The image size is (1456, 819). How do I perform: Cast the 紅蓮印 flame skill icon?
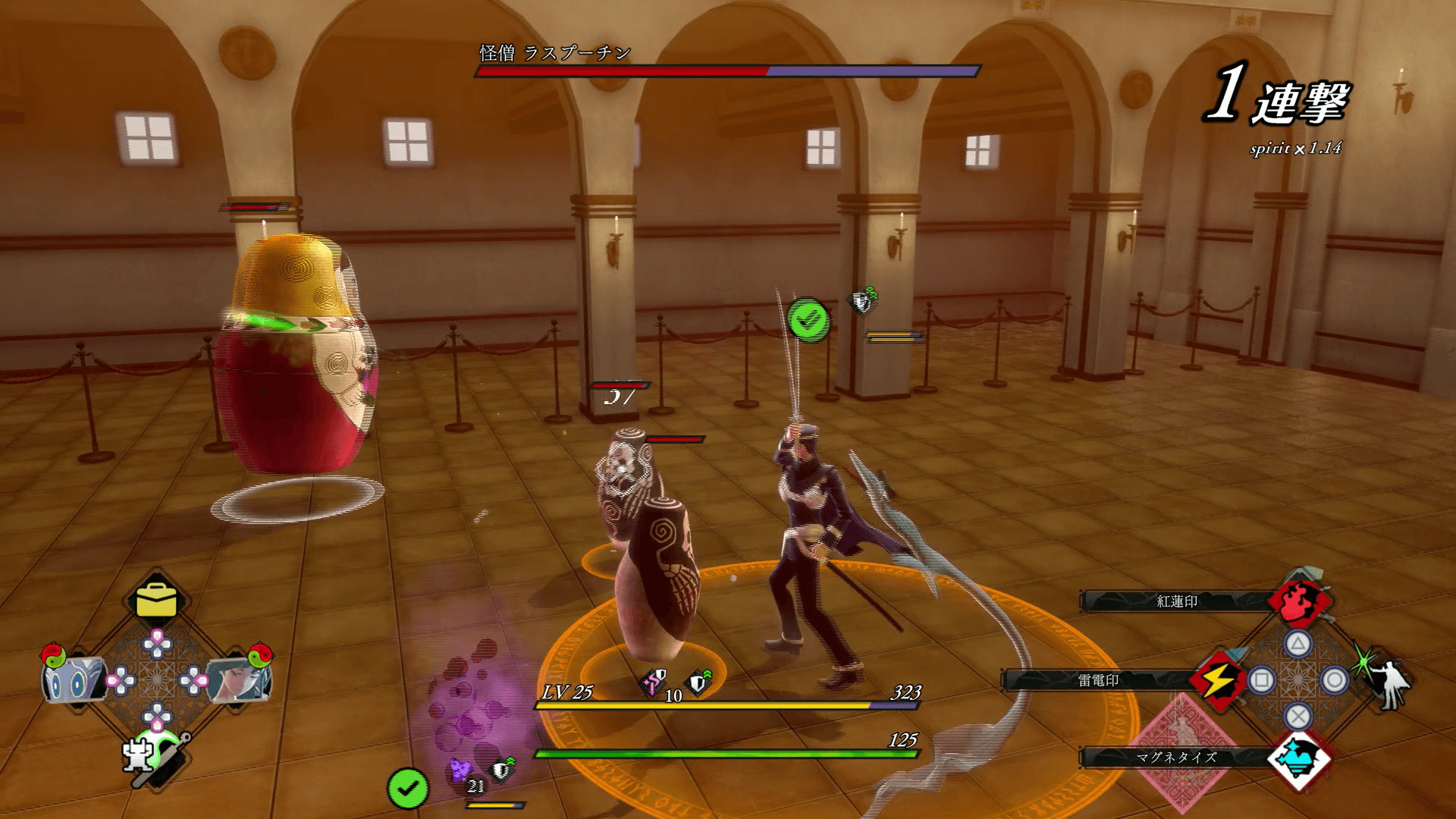(x=1300, y=601)
